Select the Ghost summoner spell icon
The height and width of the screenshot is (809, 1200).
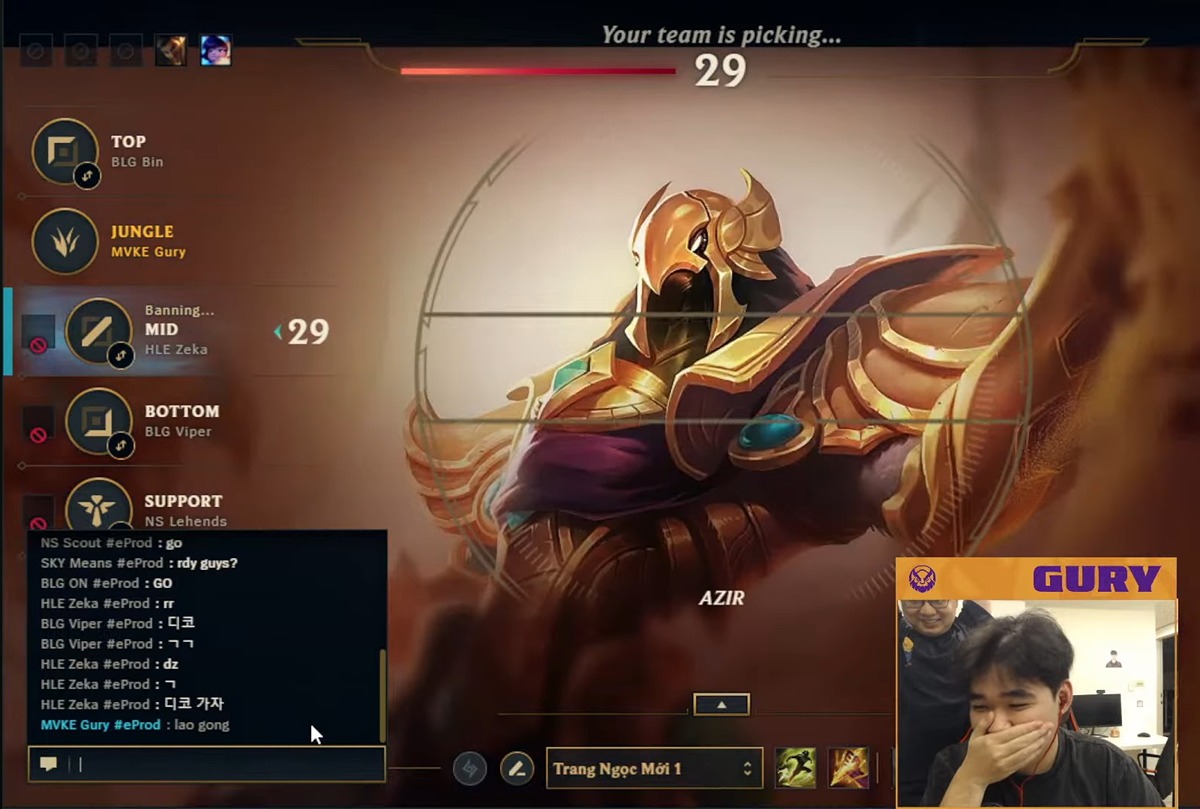click(x=796, y=767)
